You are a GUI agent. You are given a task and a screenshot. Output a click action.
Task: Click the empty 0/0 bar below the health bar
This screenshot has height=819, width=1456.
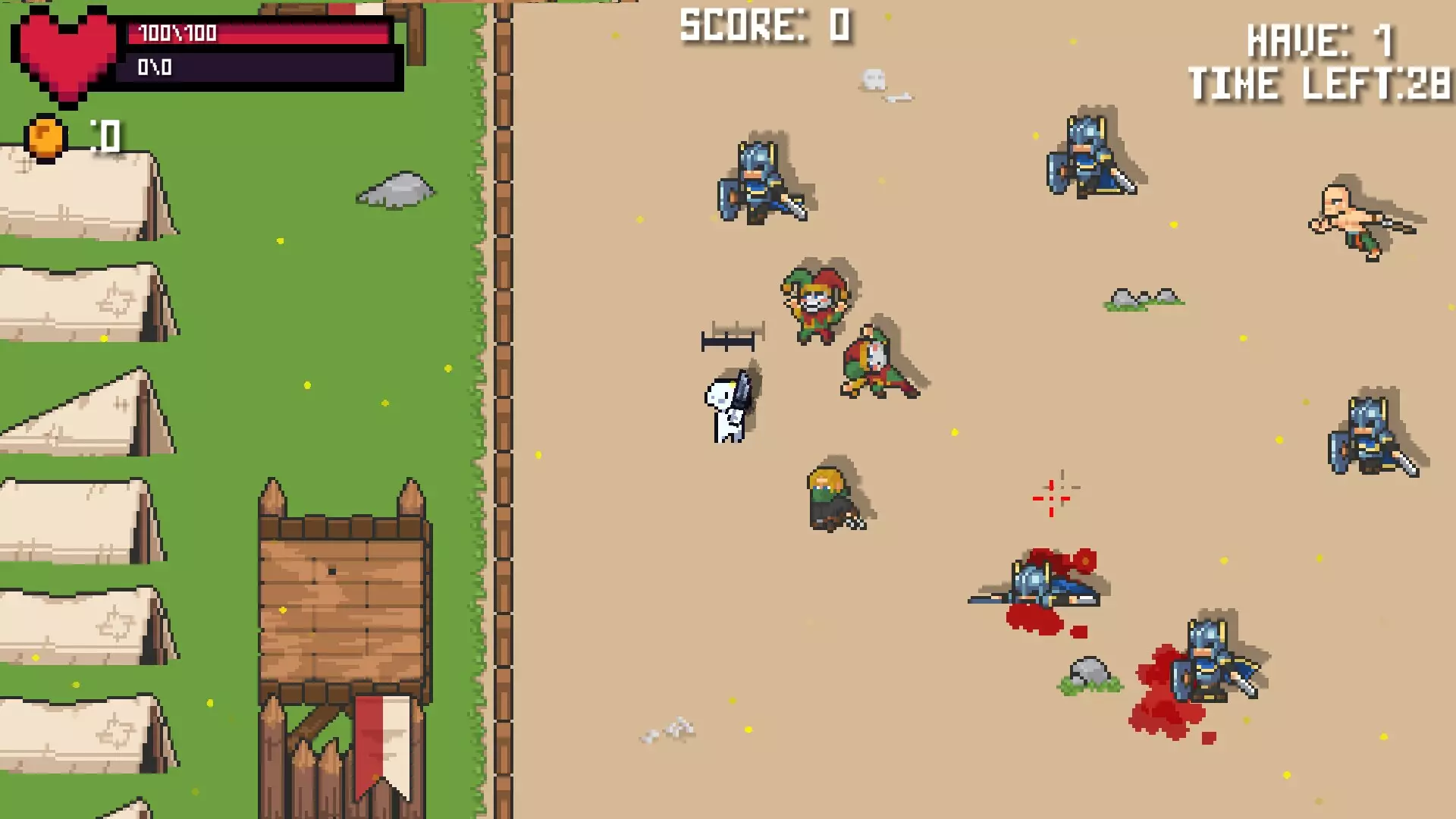pos(258,68)
